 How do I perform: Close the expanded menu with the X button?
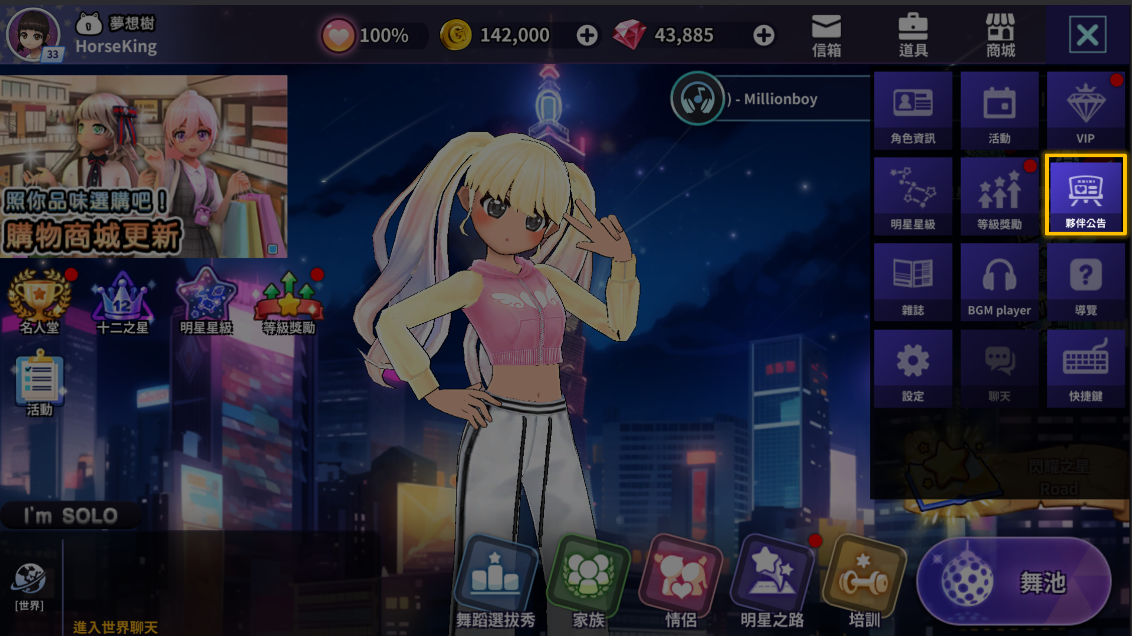click(1086, 37)
